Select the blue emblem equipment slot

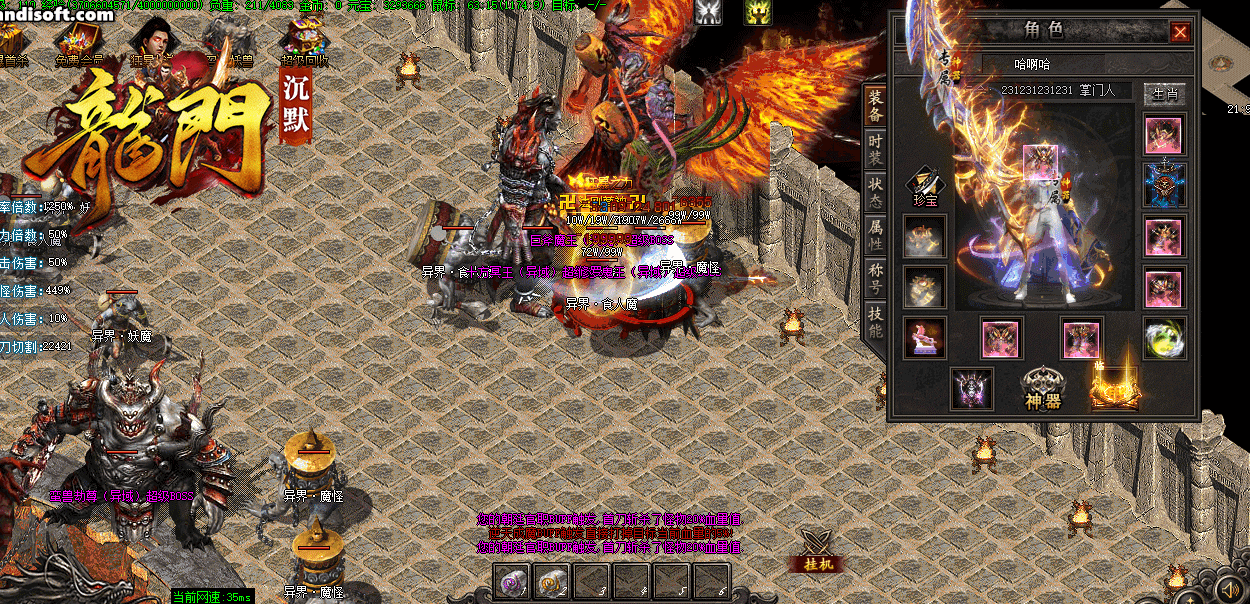[x=1165, y=185]
